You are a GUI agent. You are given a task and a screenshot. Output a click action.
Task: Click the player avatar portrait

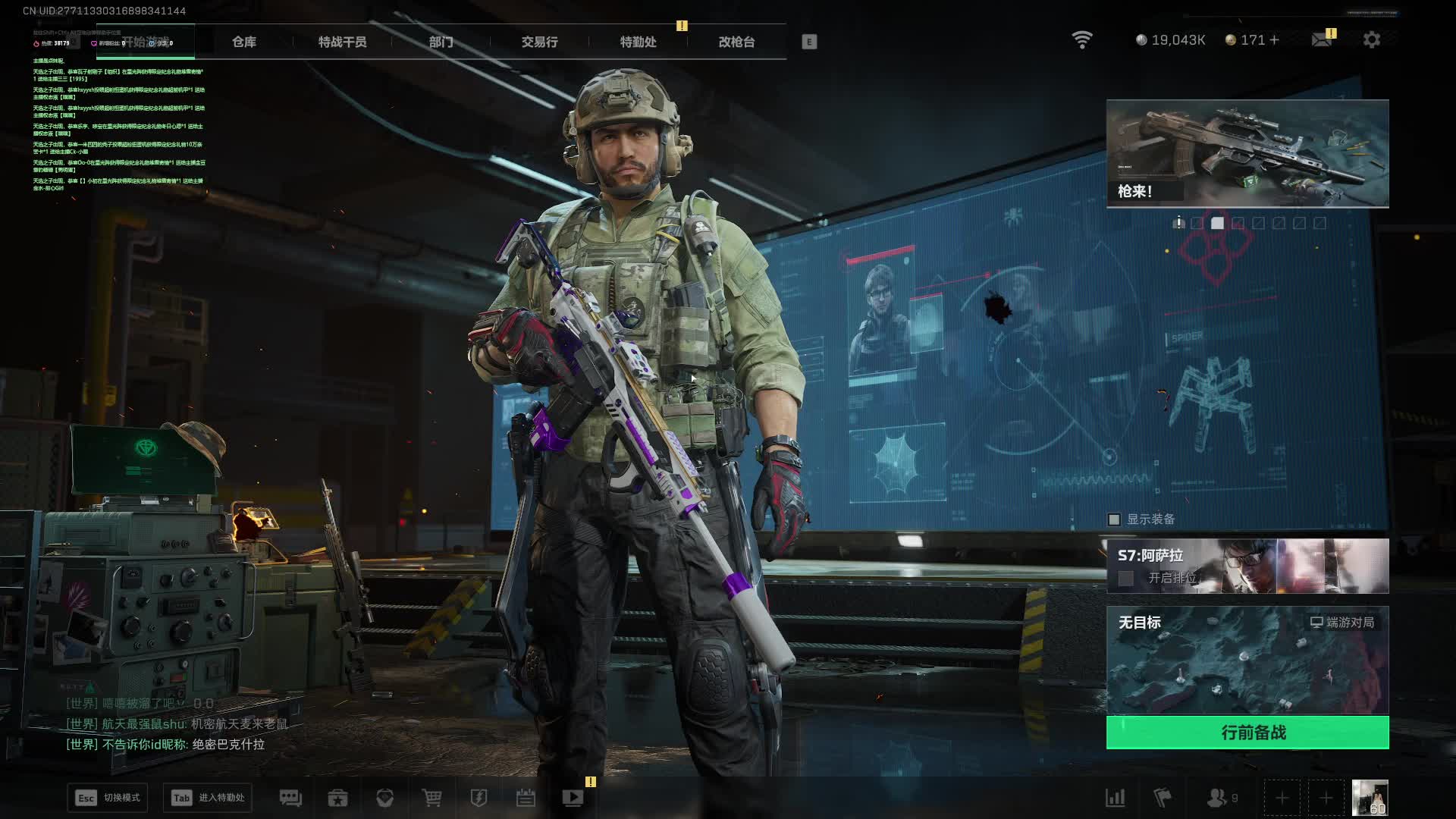point(1370,798)
